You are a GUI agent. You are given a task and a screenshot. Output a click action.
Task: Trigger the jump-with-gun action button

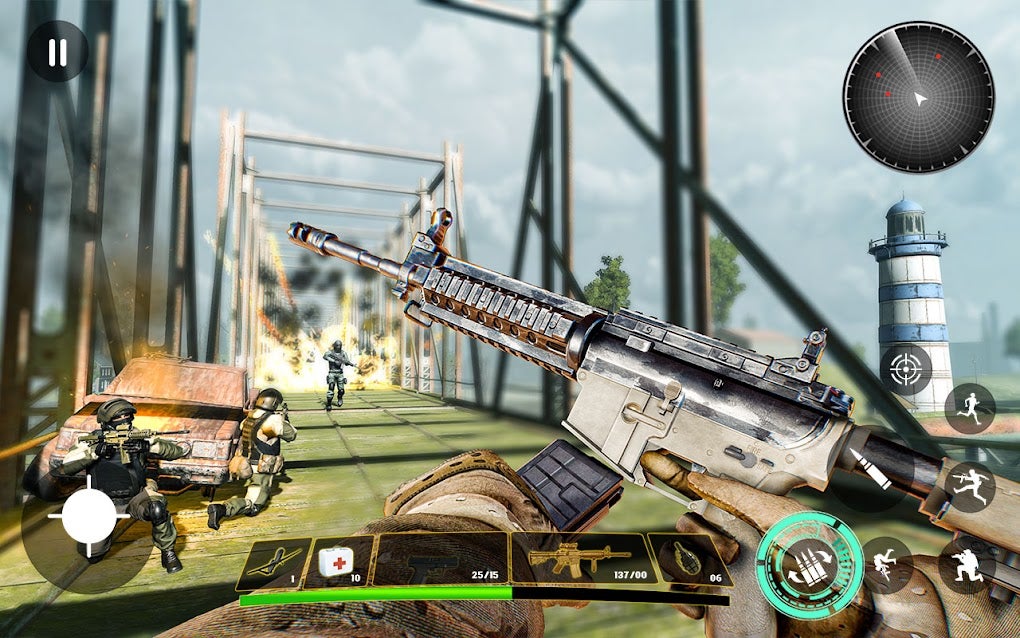[x=970, y=487]
